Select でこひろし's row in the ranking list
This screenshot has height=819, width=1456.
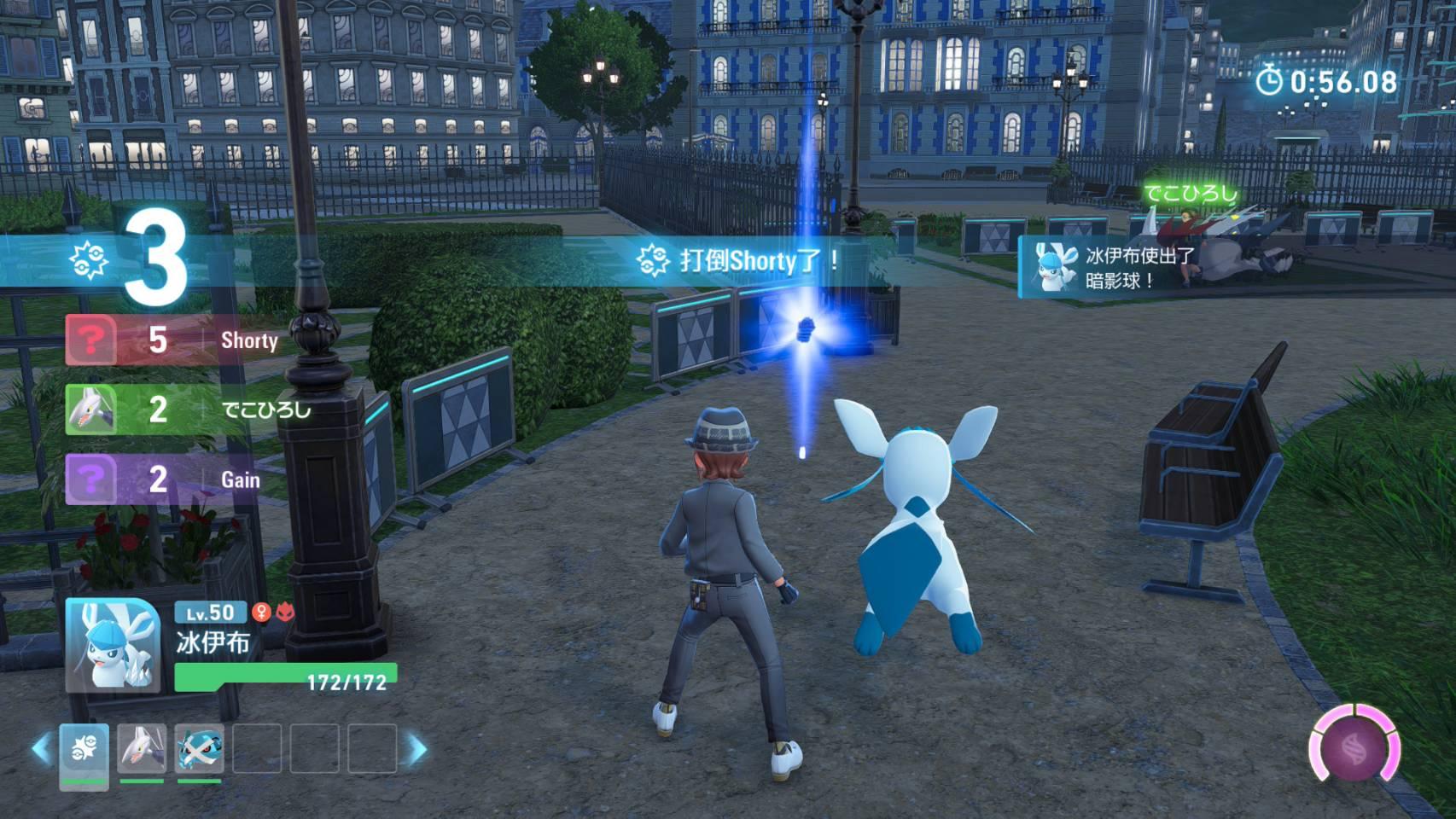coord(189,409)
